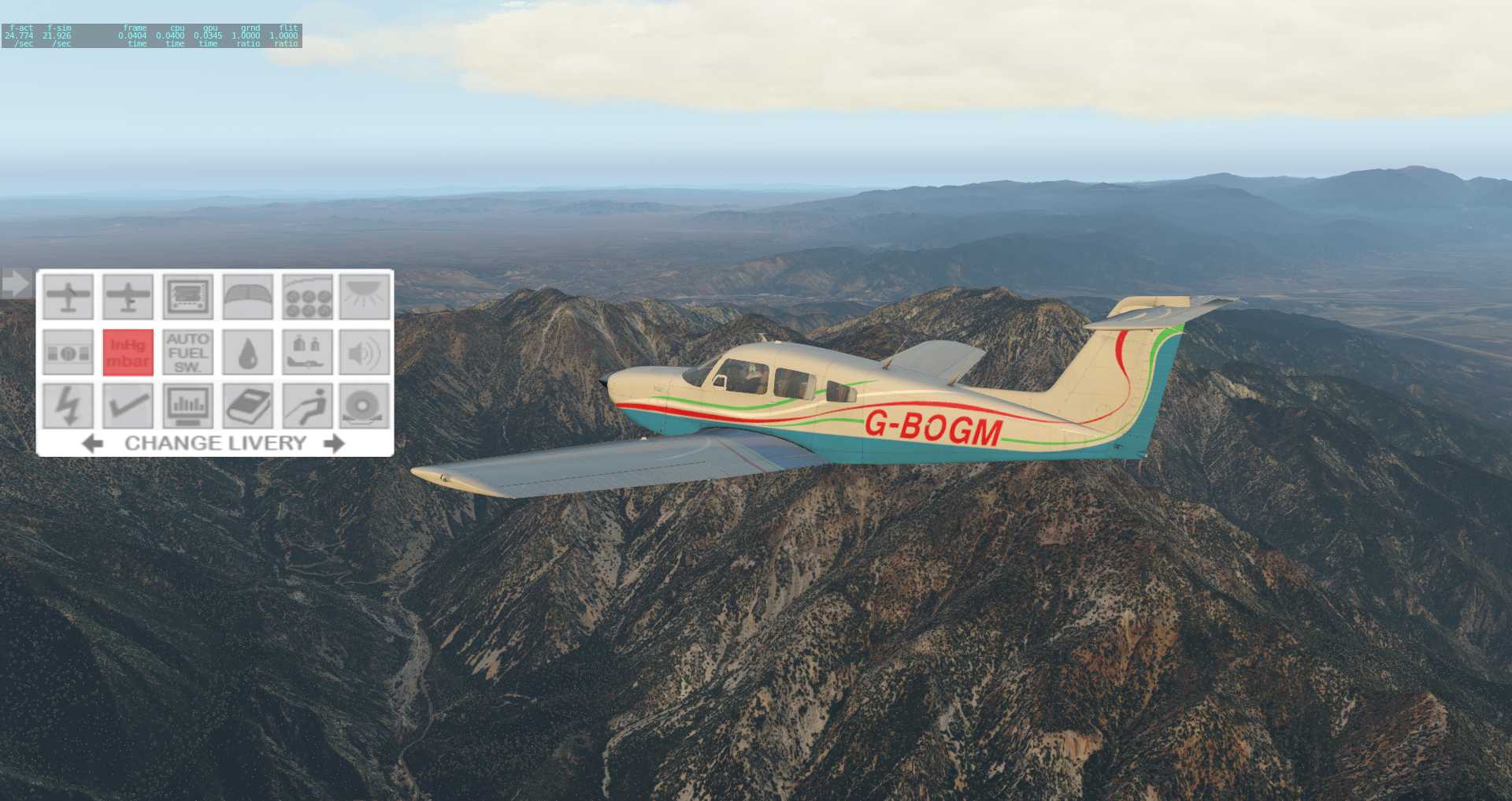Toggle the AUTO FUEL SW. option
The height and width of the screenshot is (801, 1512).
click(187, 352)
